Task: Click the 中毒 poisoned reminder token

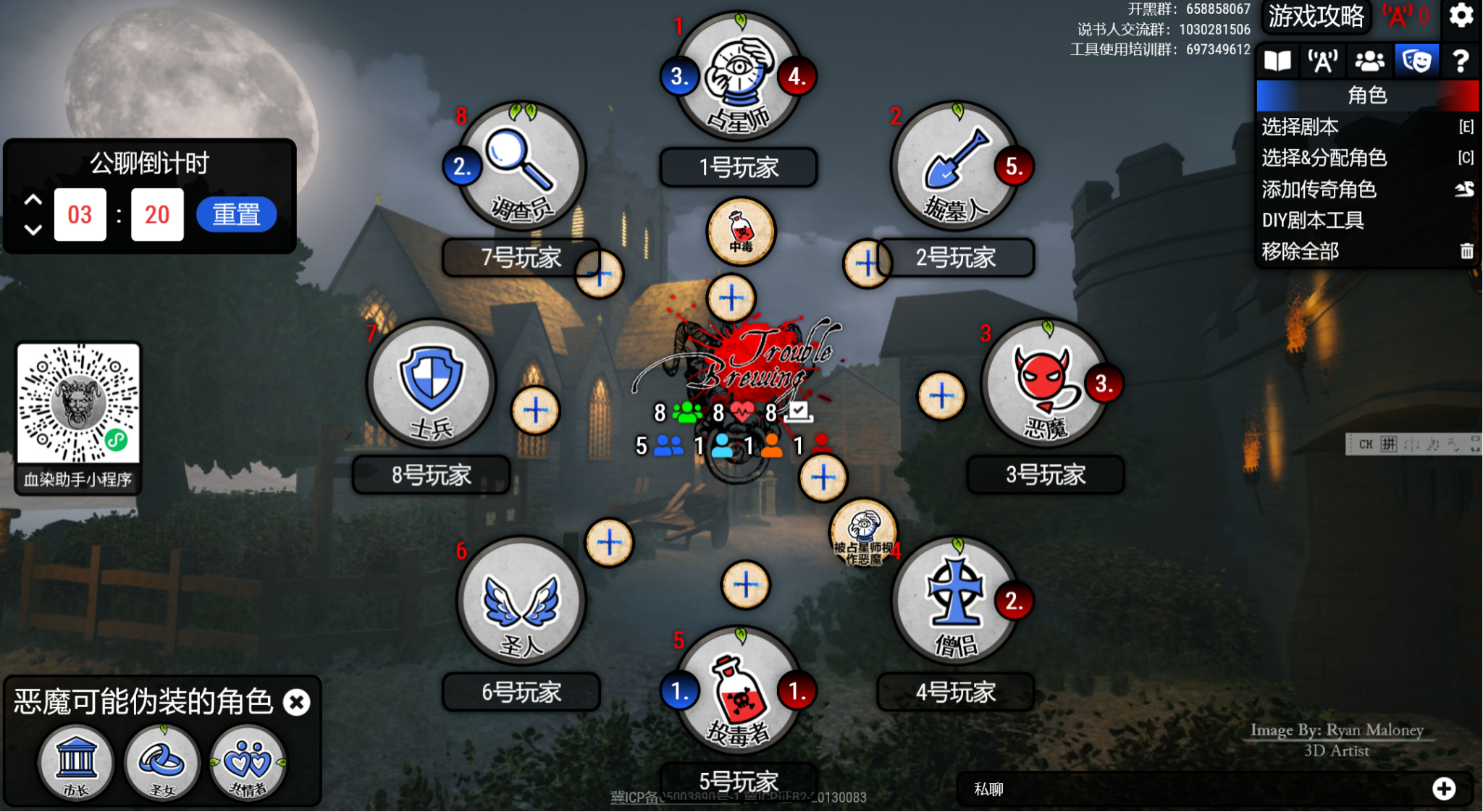Action: click(741, 232)
